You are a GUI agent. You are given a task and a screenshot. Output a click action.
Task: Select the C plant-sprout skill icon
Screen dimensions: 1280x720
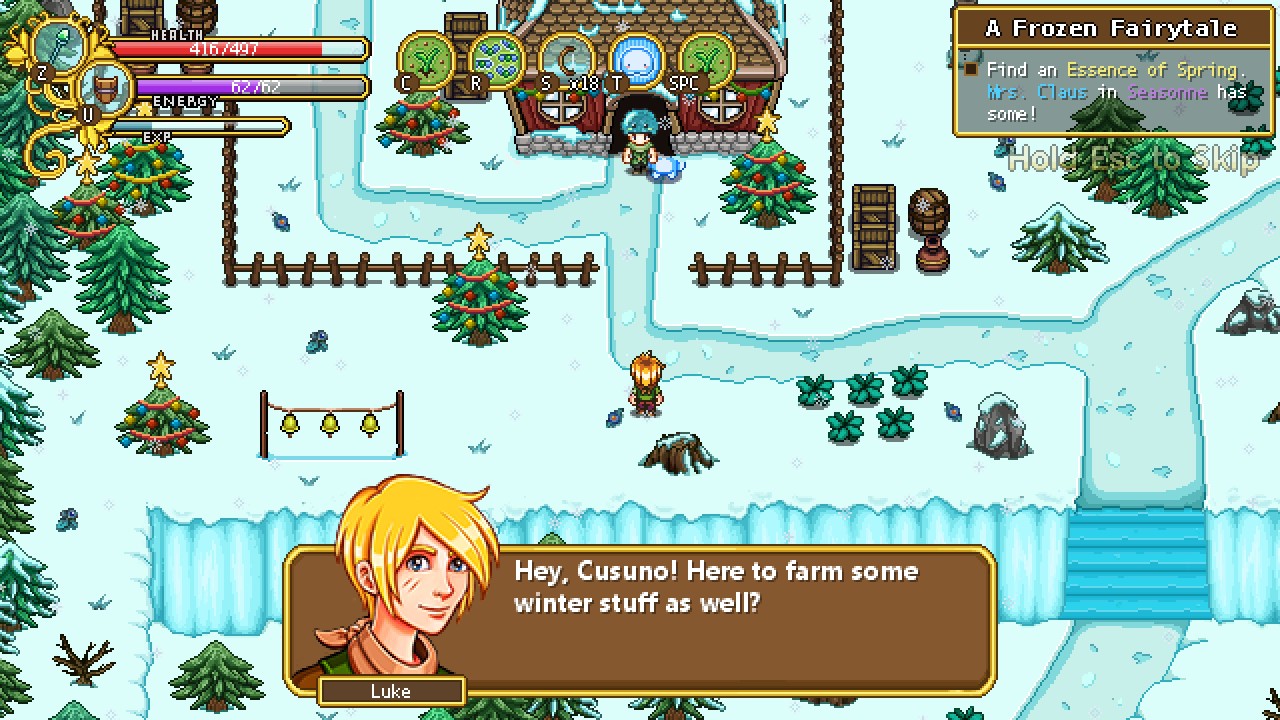point(426,62)
